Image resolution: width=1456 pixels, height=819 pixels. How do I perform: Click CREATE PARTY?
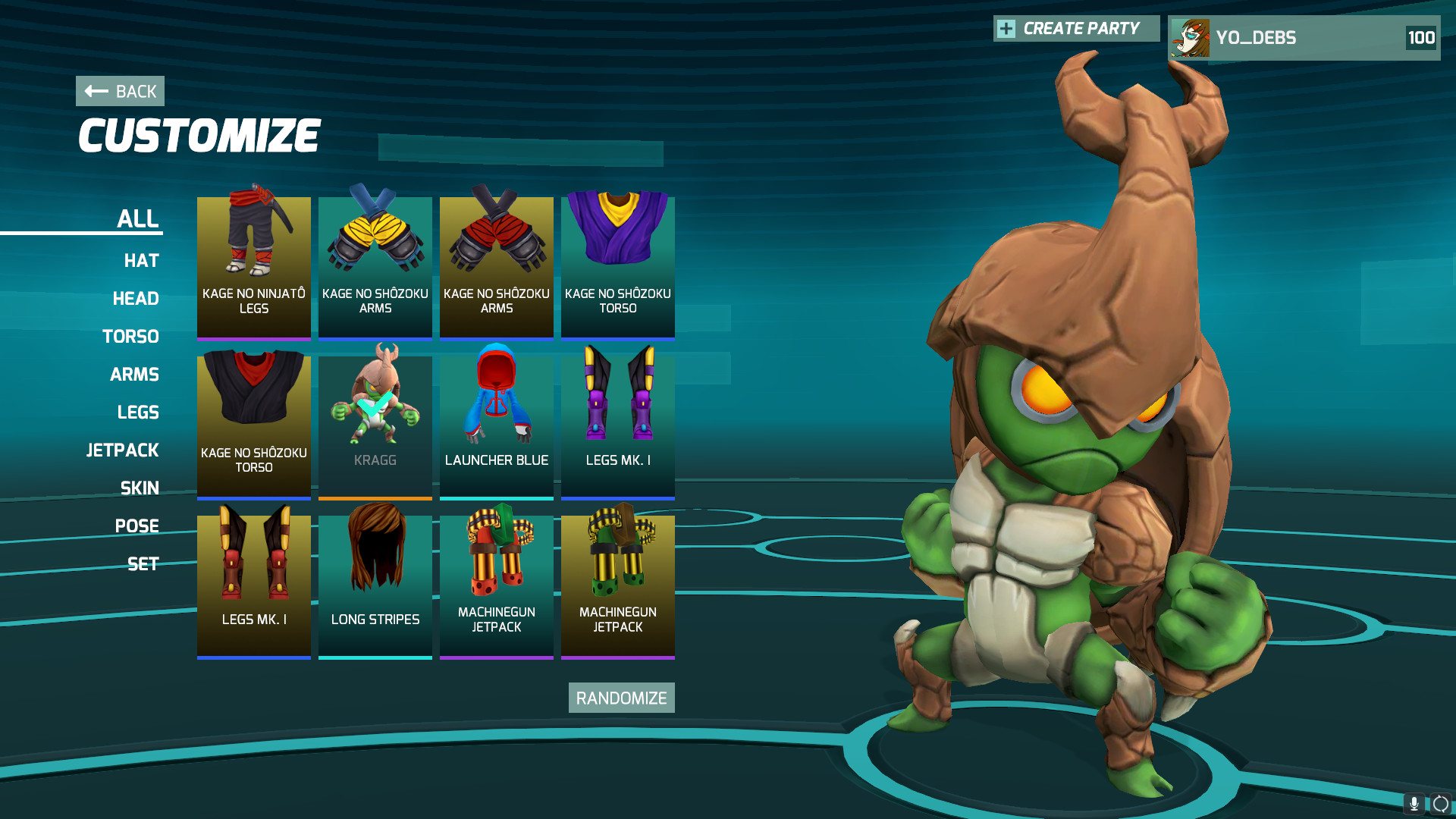(1081, 29)
